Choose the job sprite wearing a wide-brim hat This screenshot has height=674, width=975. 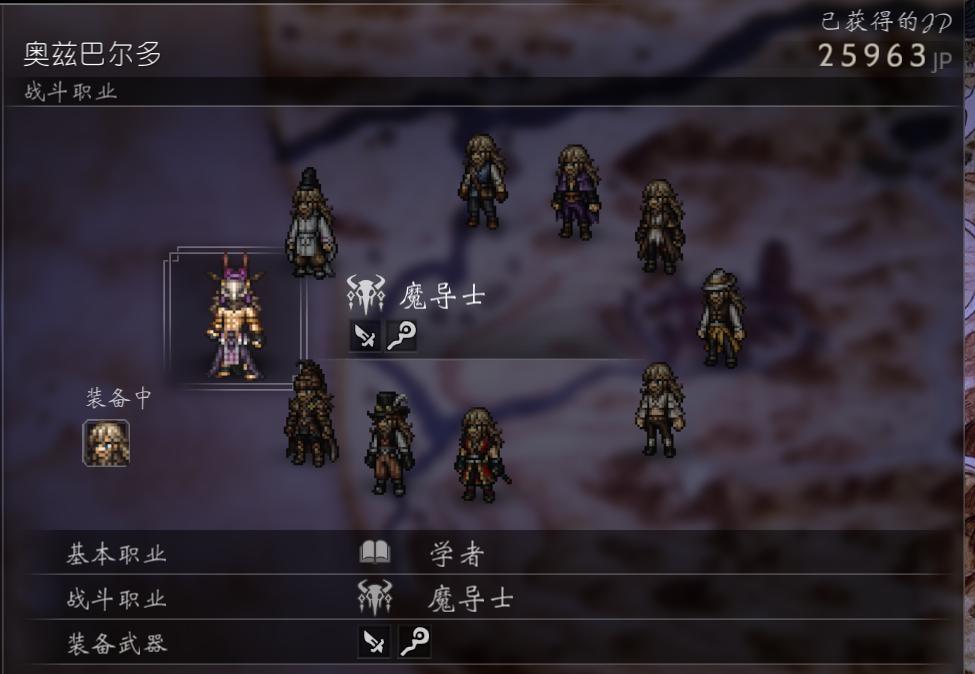point(720,318)
